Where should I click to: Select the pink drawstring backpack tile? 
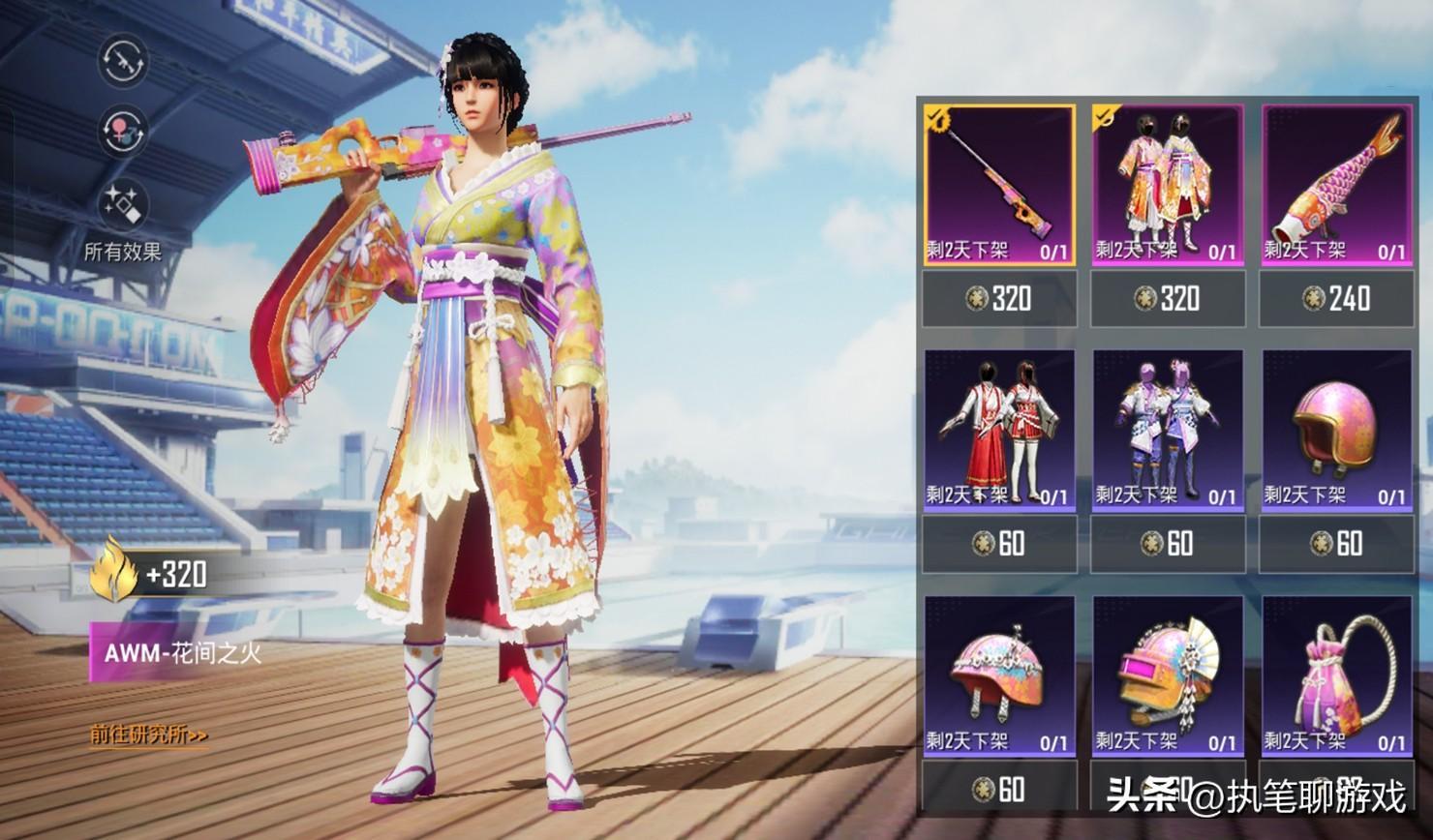[1336, 675]
